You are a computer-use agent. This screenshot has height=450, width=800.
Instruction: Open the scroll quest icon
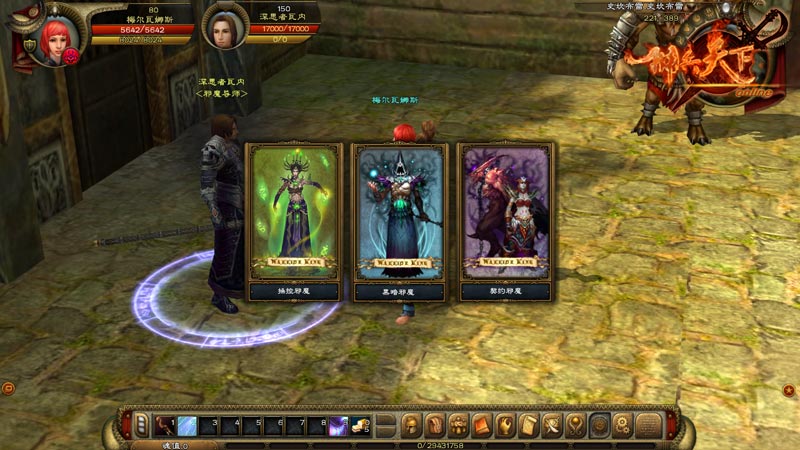[530, 424]
